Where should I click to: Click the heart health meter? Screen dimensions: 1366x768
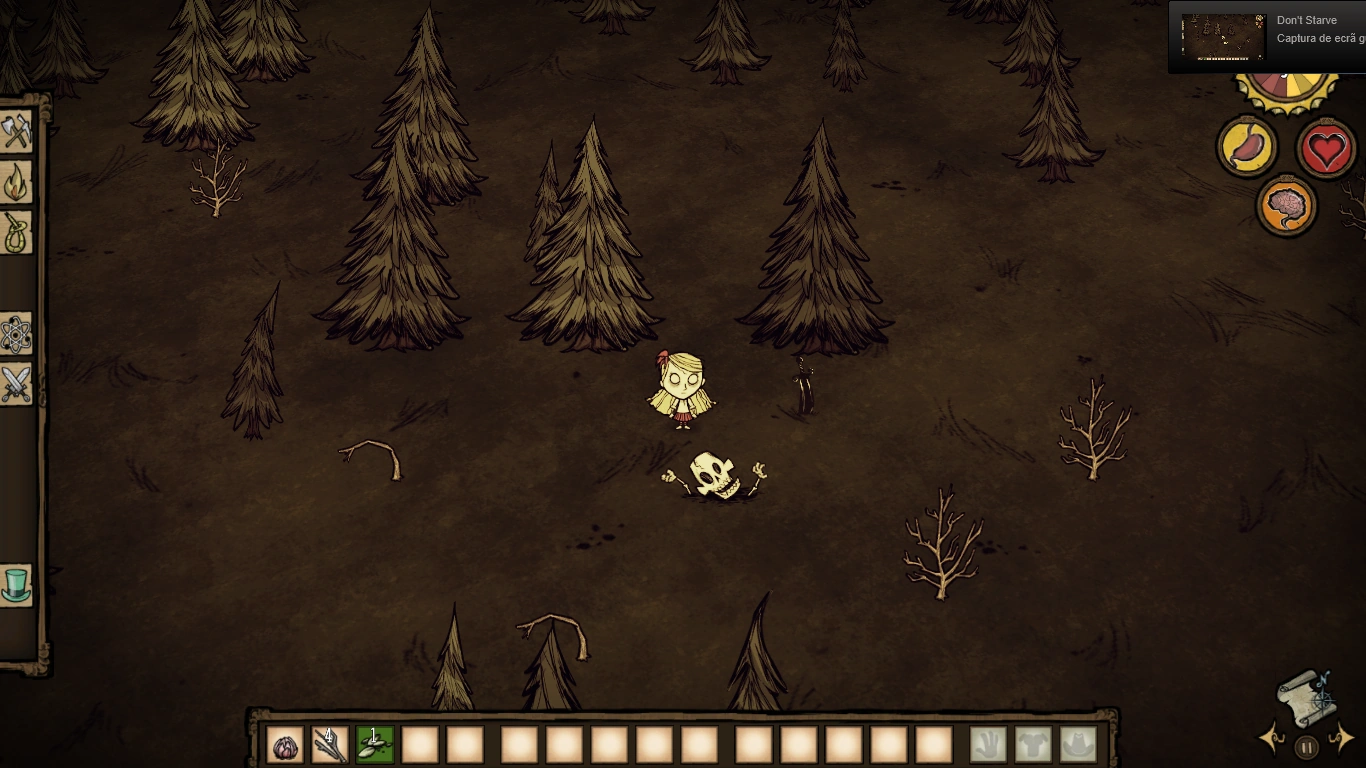[1326, 146]
